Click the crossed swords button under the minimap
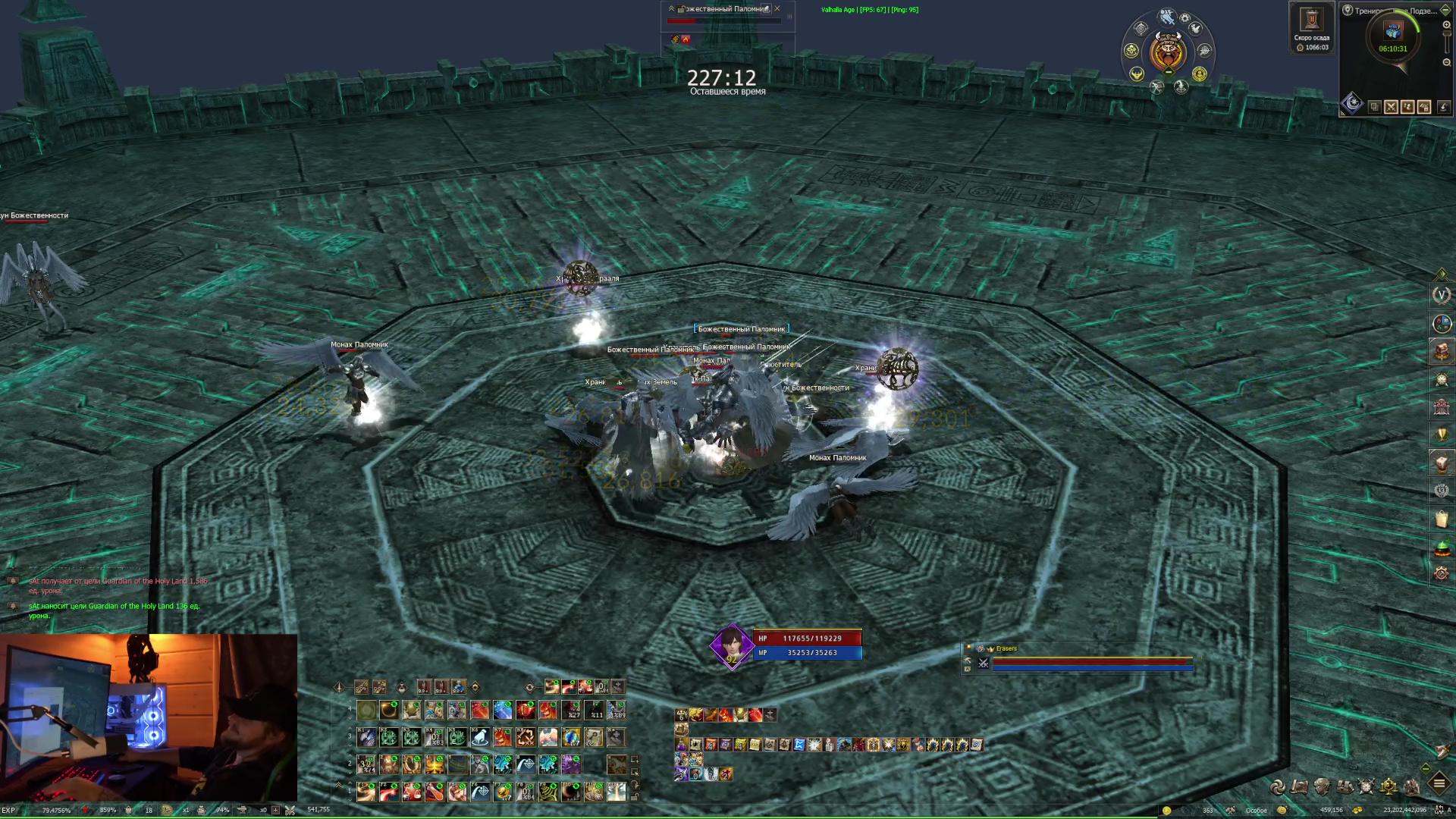 click(1391, 107)
